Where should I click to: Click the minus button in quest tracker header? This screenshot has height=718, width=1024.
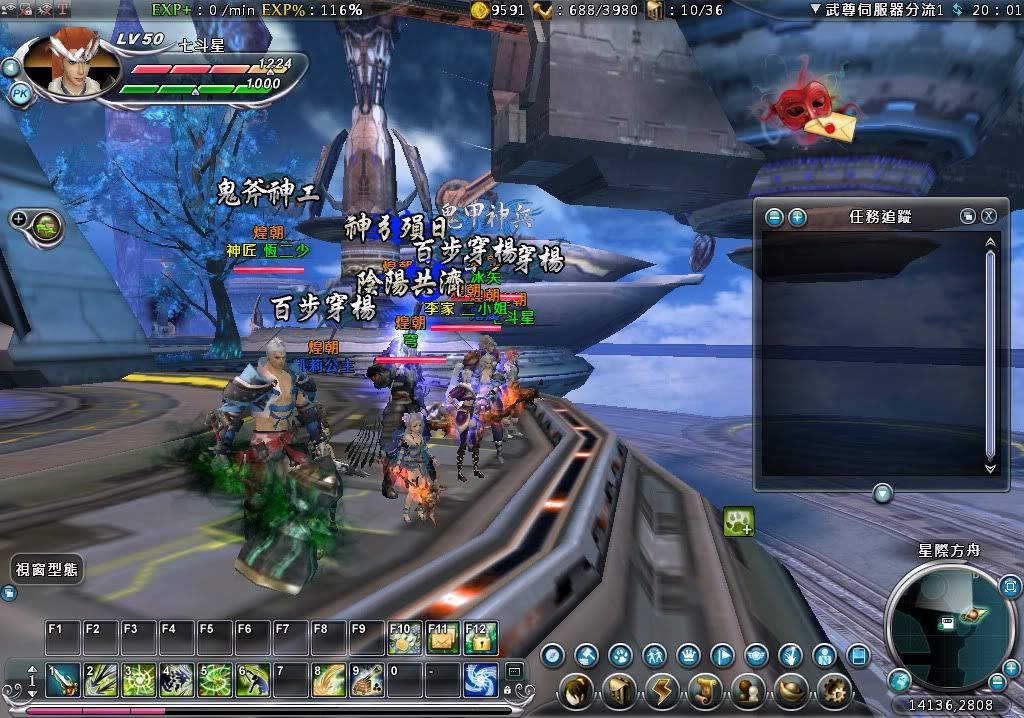[x=775, y=216]
